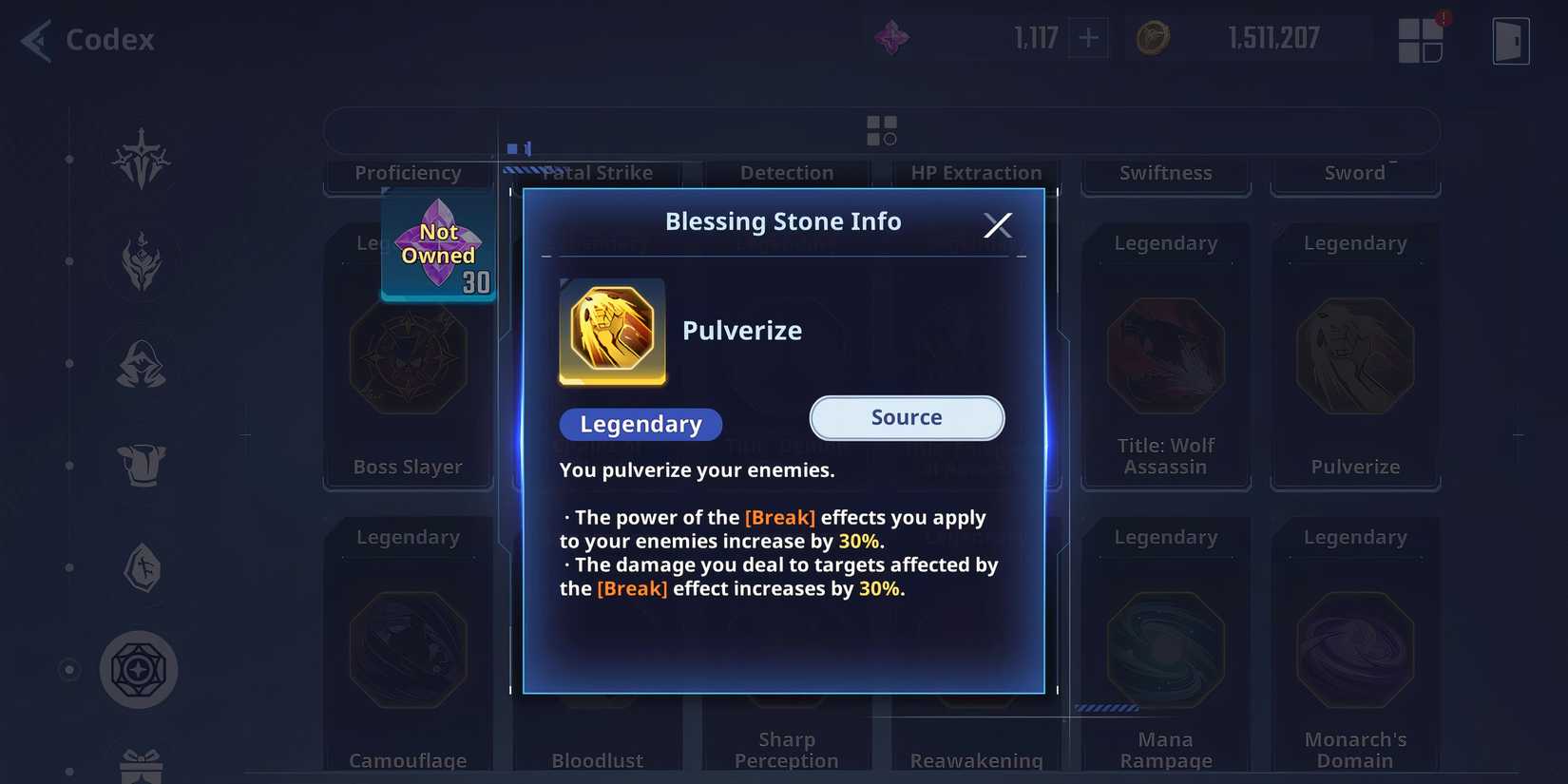This screenshot has height=784, width=1568.
Task: Select the gift box codex category
Action: (x=140, y=767)
